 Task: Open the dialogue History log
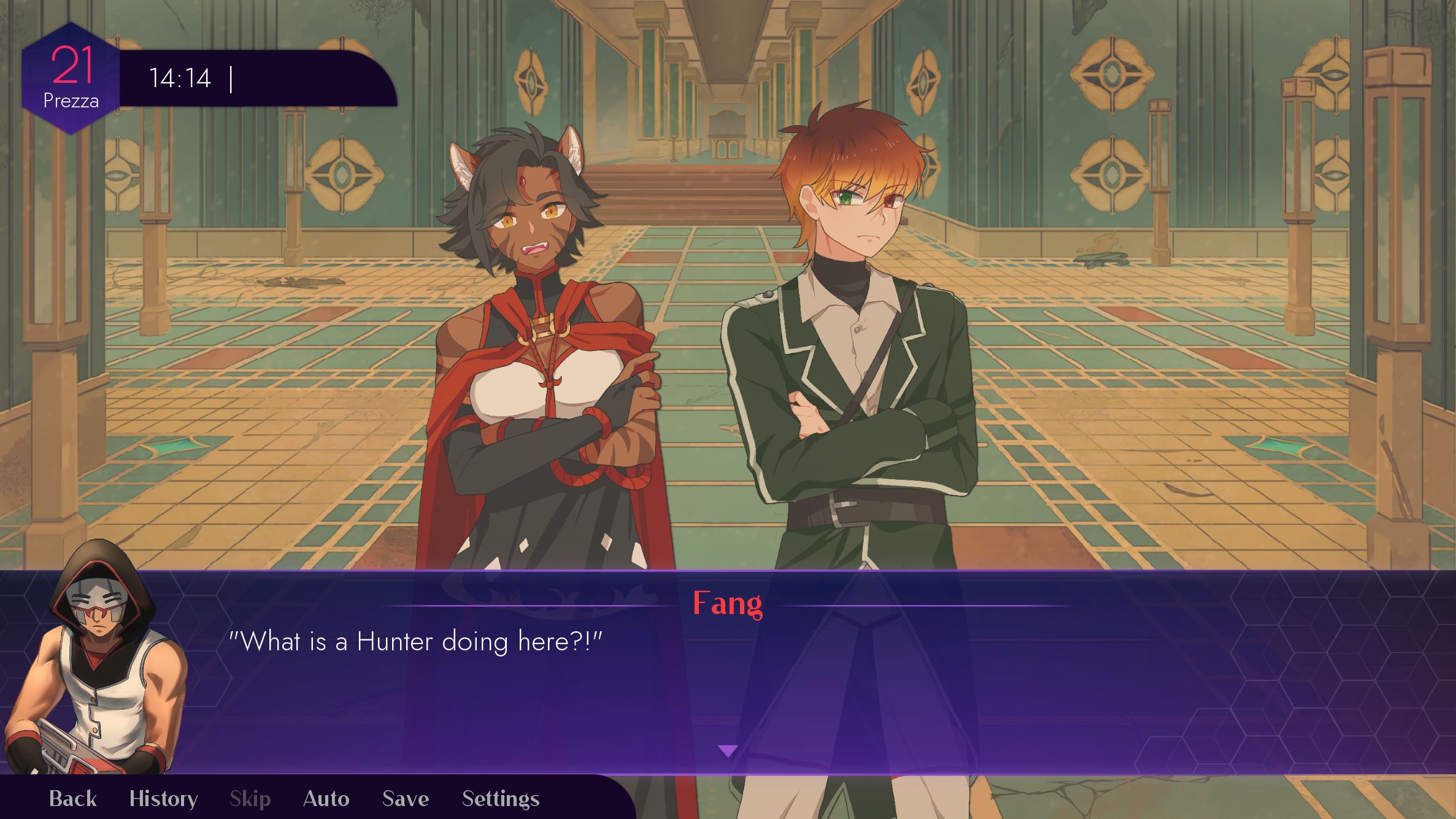pyautogui.click(x=163, y=799)
